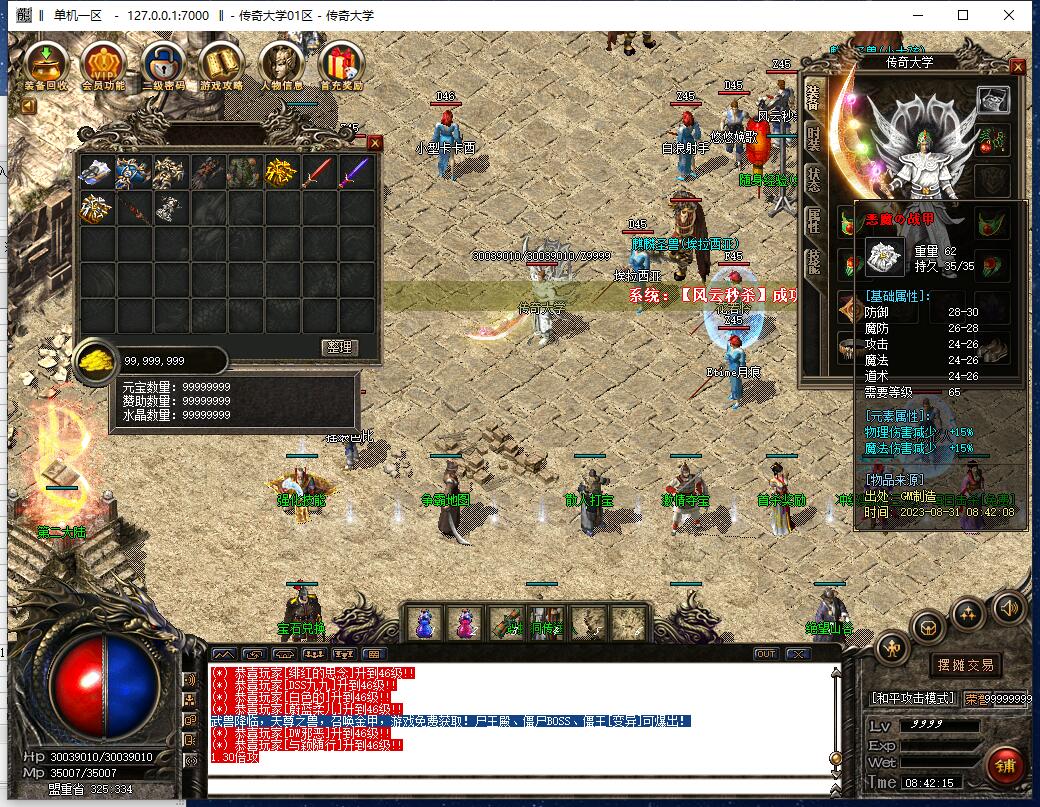Switch to the 技能 skills tab
This screenshot has width=1040, height=807.
[814, 263]
